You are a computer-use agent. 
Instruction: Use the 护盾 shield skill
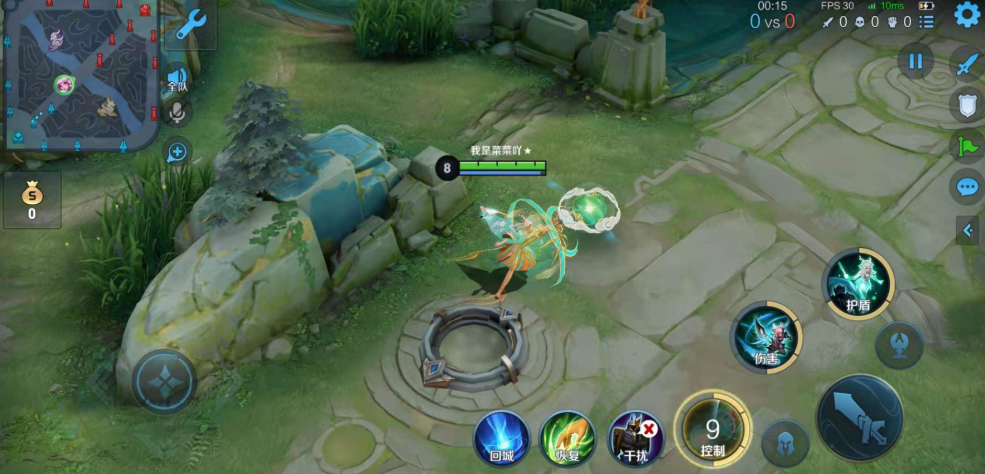pyautogui.click(x=859, y=284)
